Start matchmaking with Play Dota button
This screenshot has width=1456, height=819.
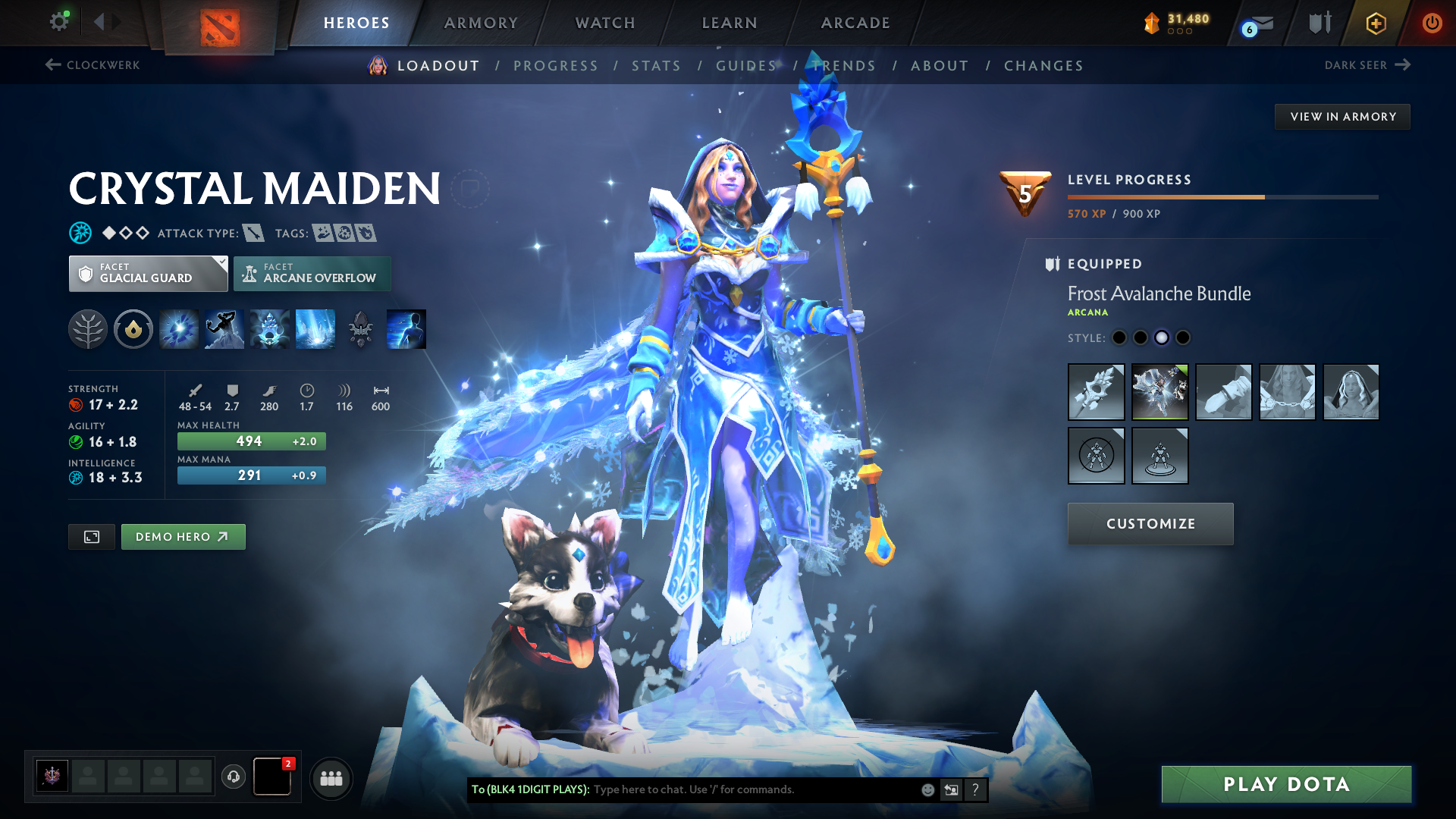point(1286,784)
